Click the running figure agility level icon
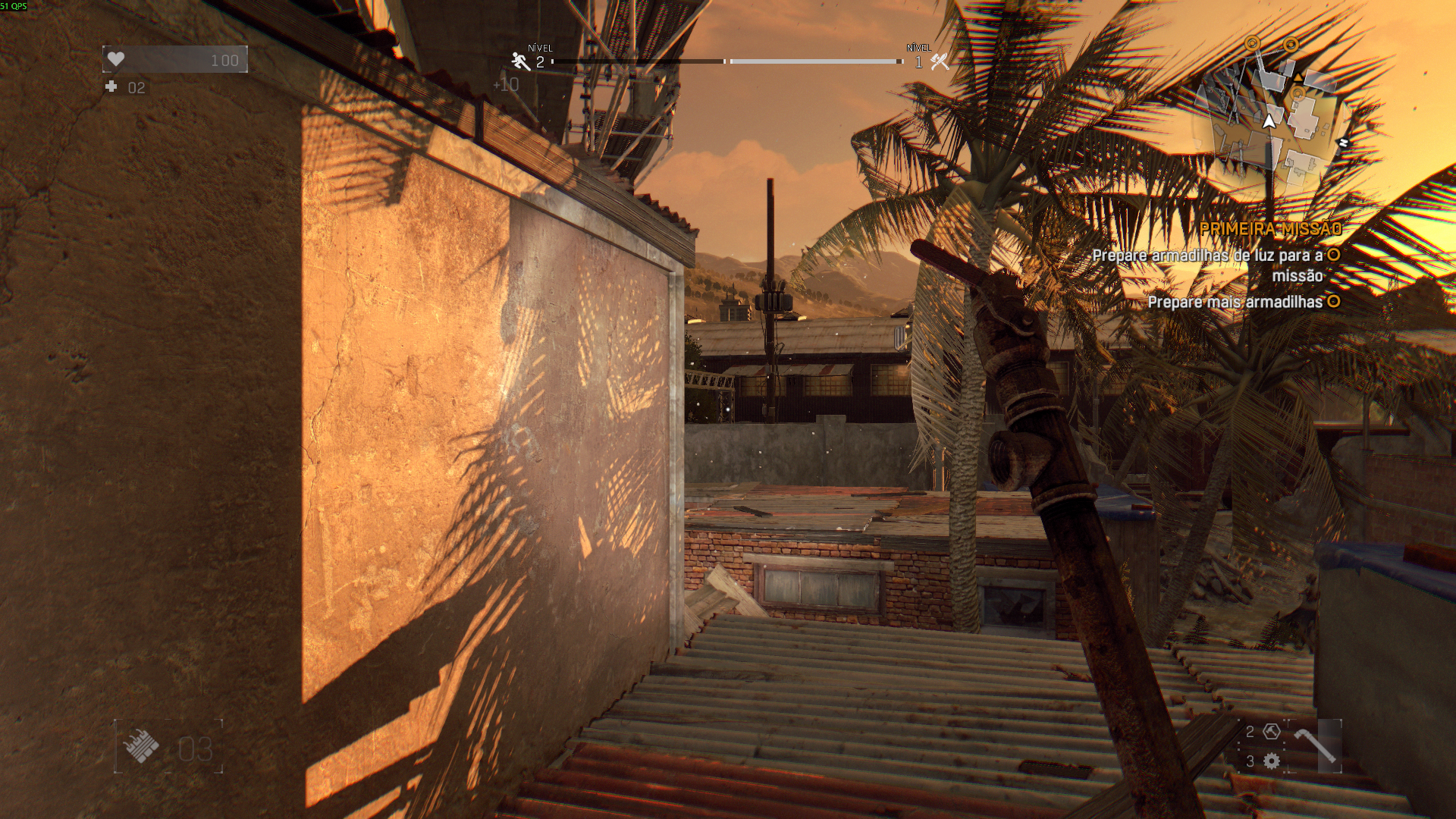This screenshot has height=819, width=1456. click(x=520, y=61)
